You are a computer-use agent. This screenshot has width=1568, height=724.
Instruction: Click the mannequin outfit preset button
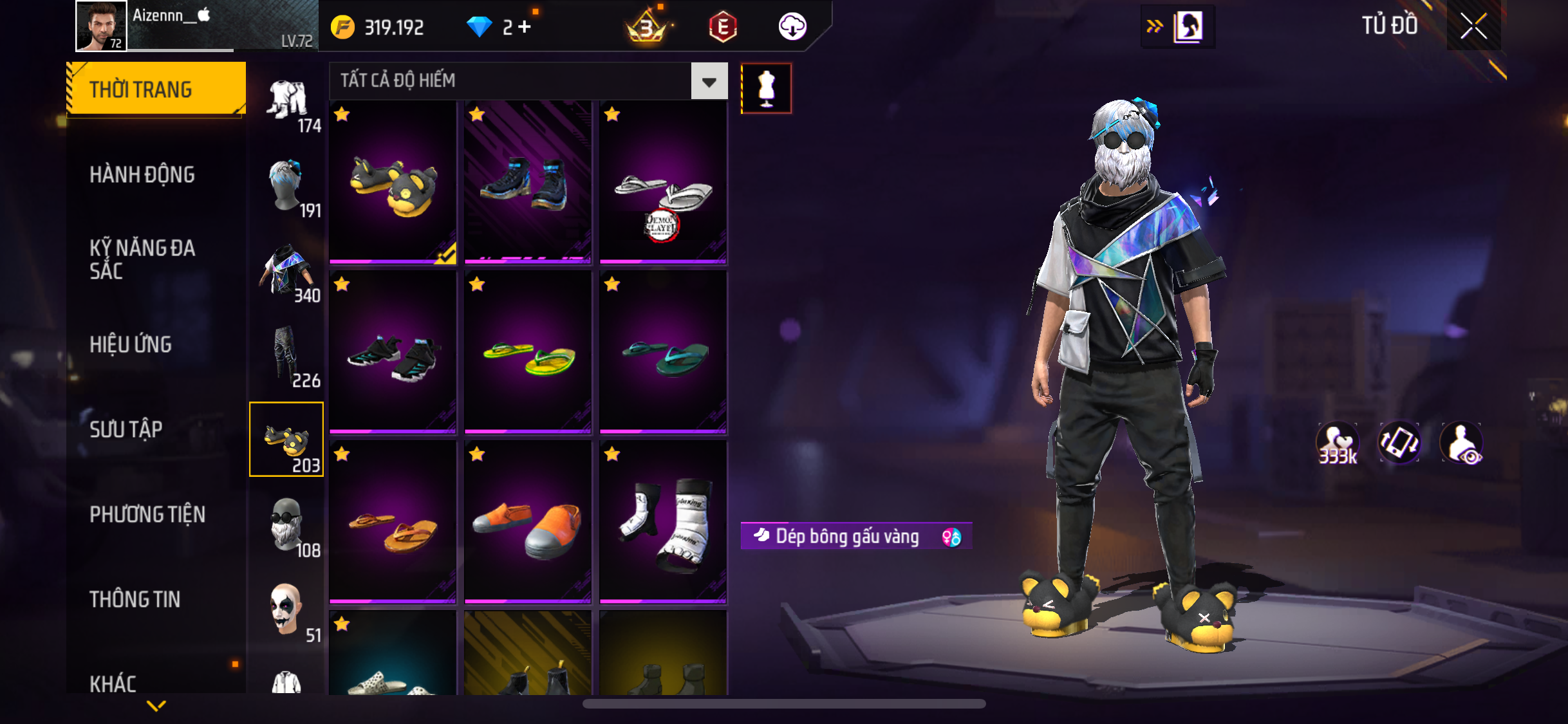[766, 89]
